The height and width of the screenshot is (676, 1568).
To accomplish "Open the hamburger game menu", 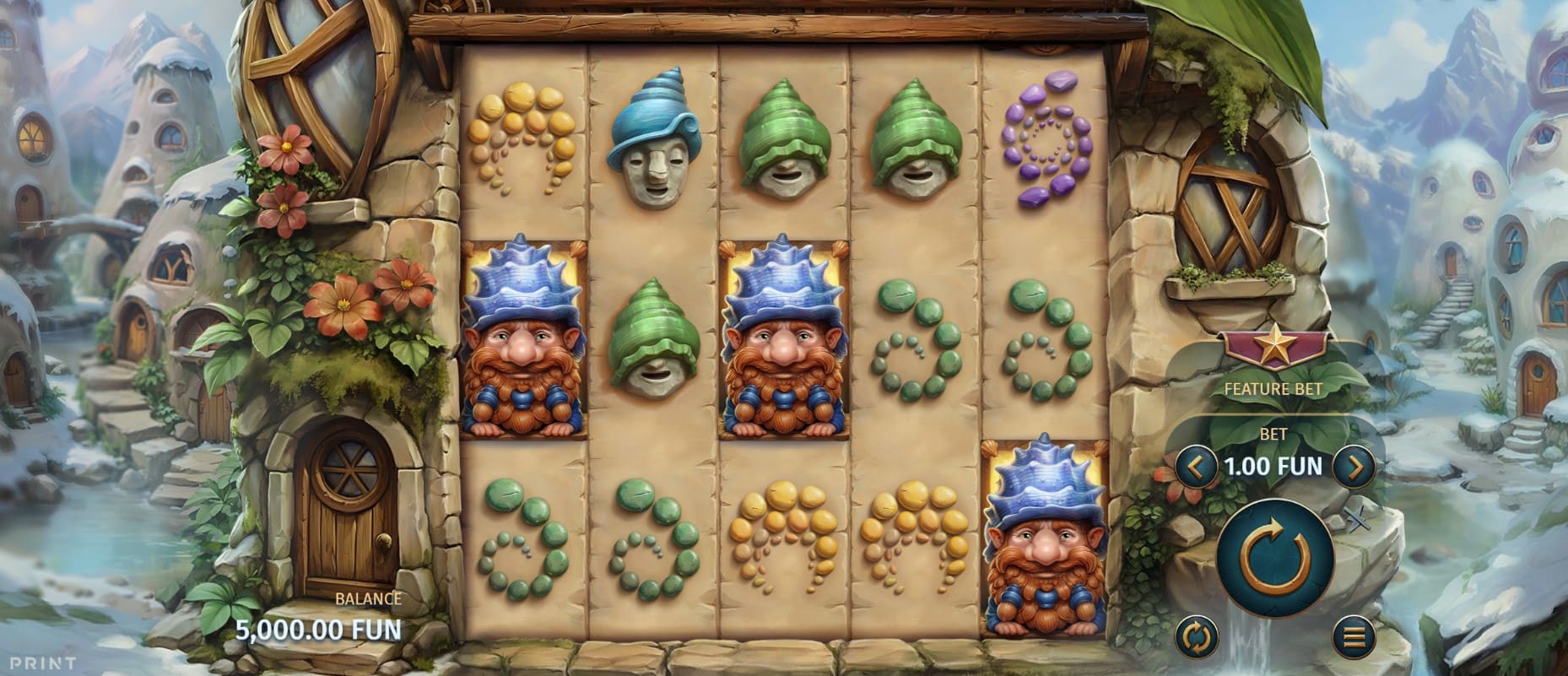I will [x=1354, y=635].
